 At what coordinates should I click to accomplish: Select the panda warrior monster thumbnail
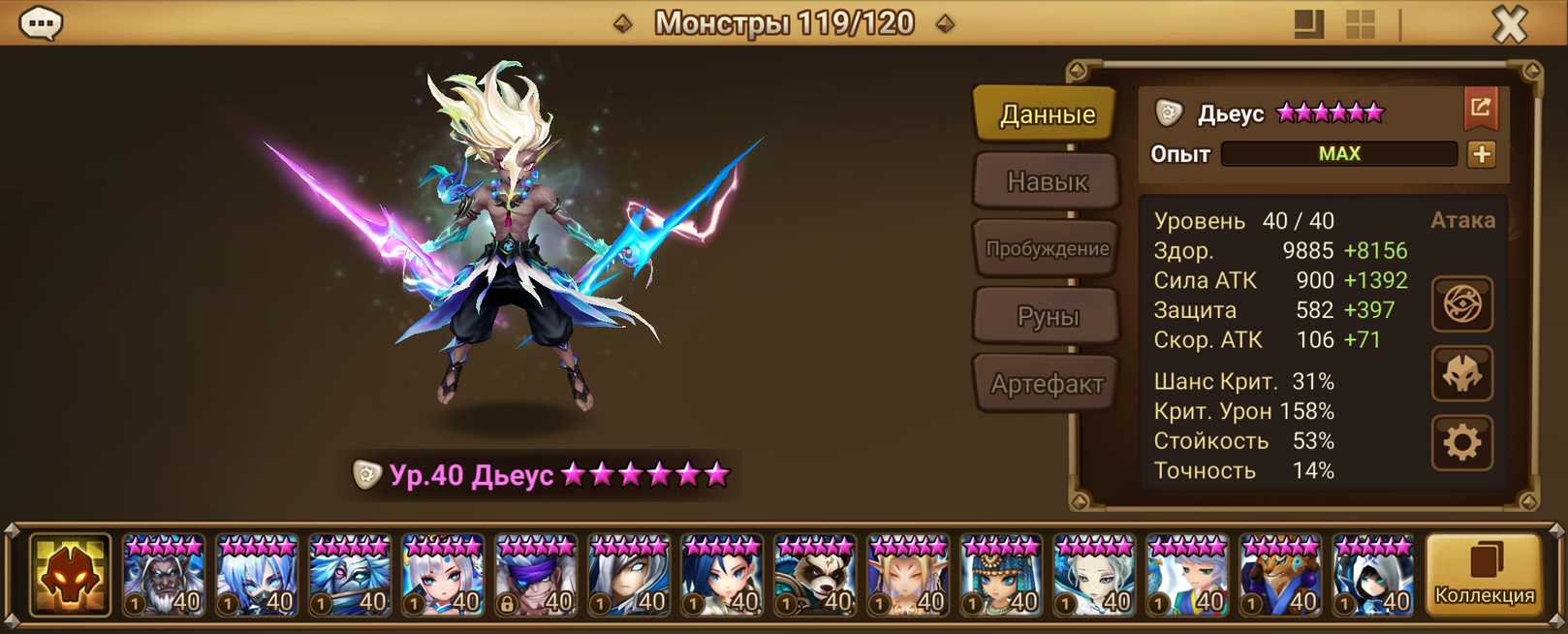[814, 576]
